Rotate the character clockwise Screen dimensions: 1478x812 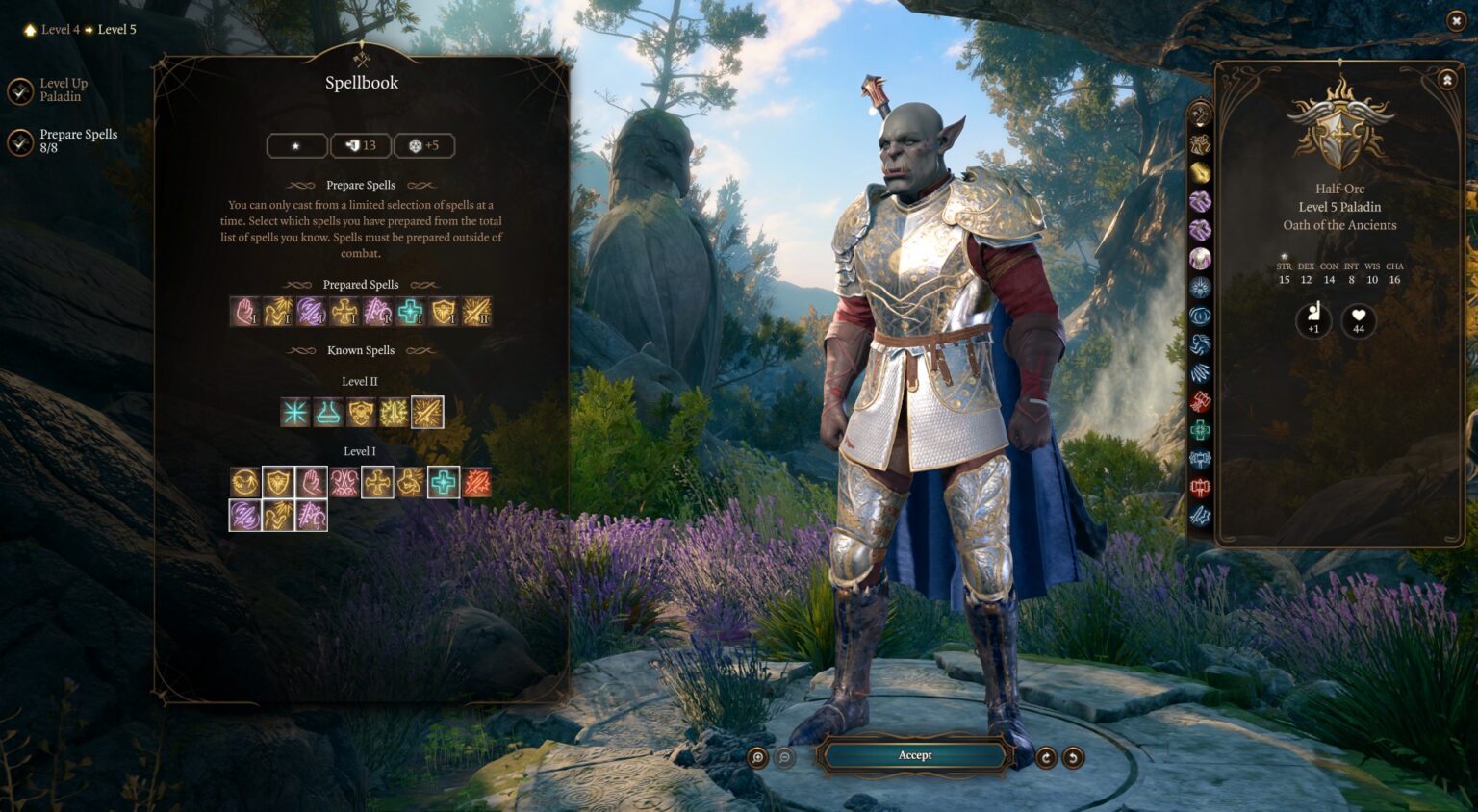point(1046,757)
